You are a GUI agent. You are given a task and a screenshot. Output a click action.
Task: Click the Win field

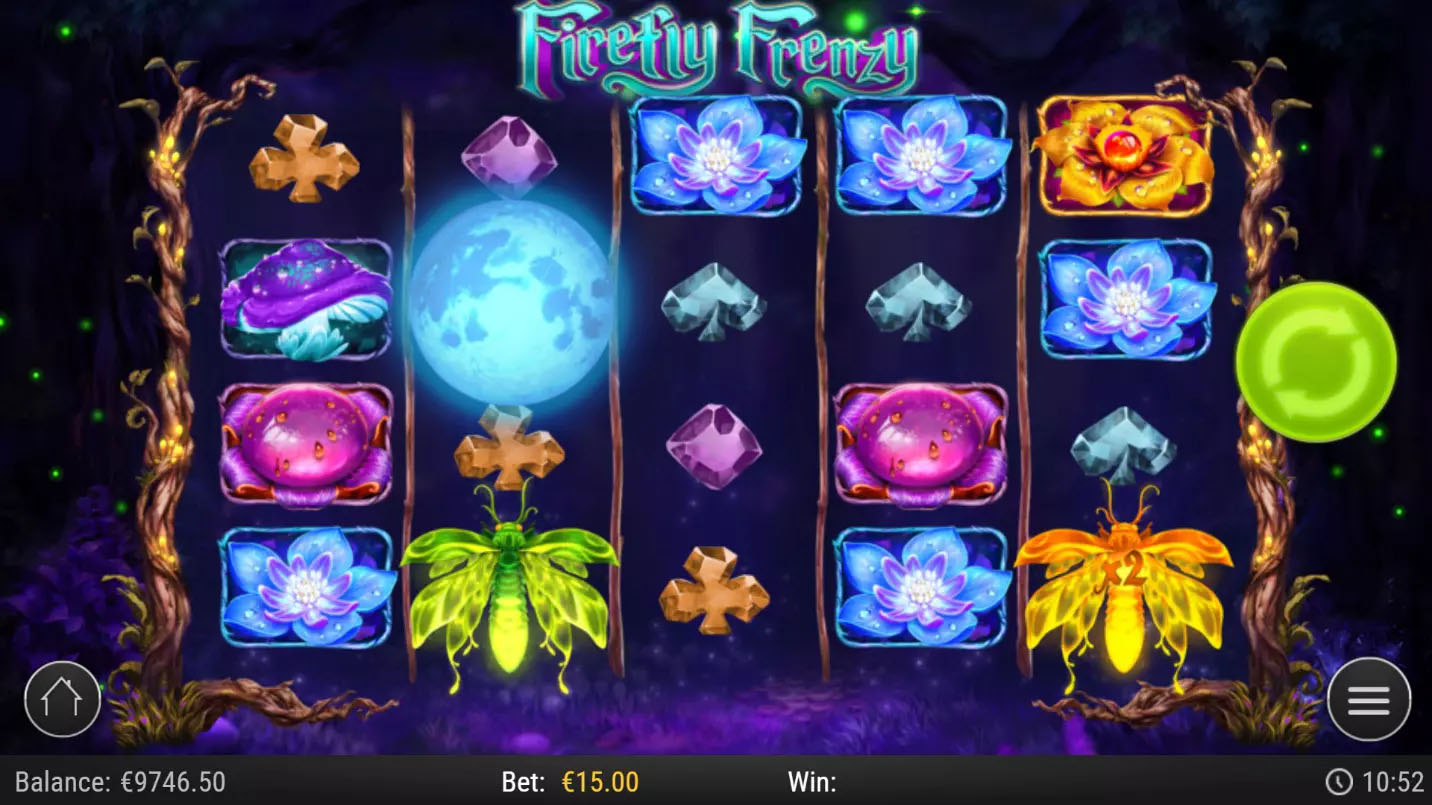point(814,785)
